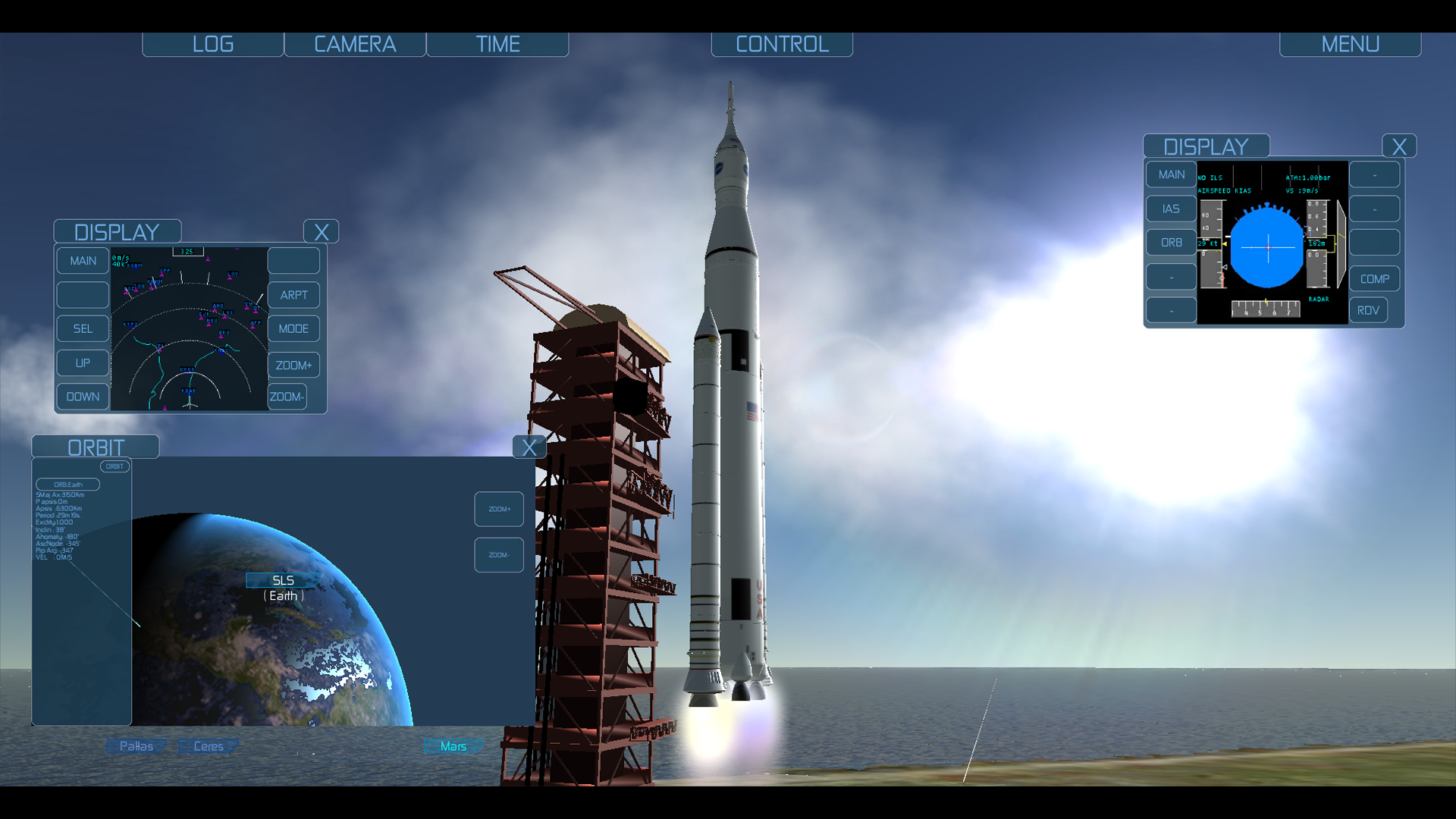Activate the COMP button

click(1374, 279)
